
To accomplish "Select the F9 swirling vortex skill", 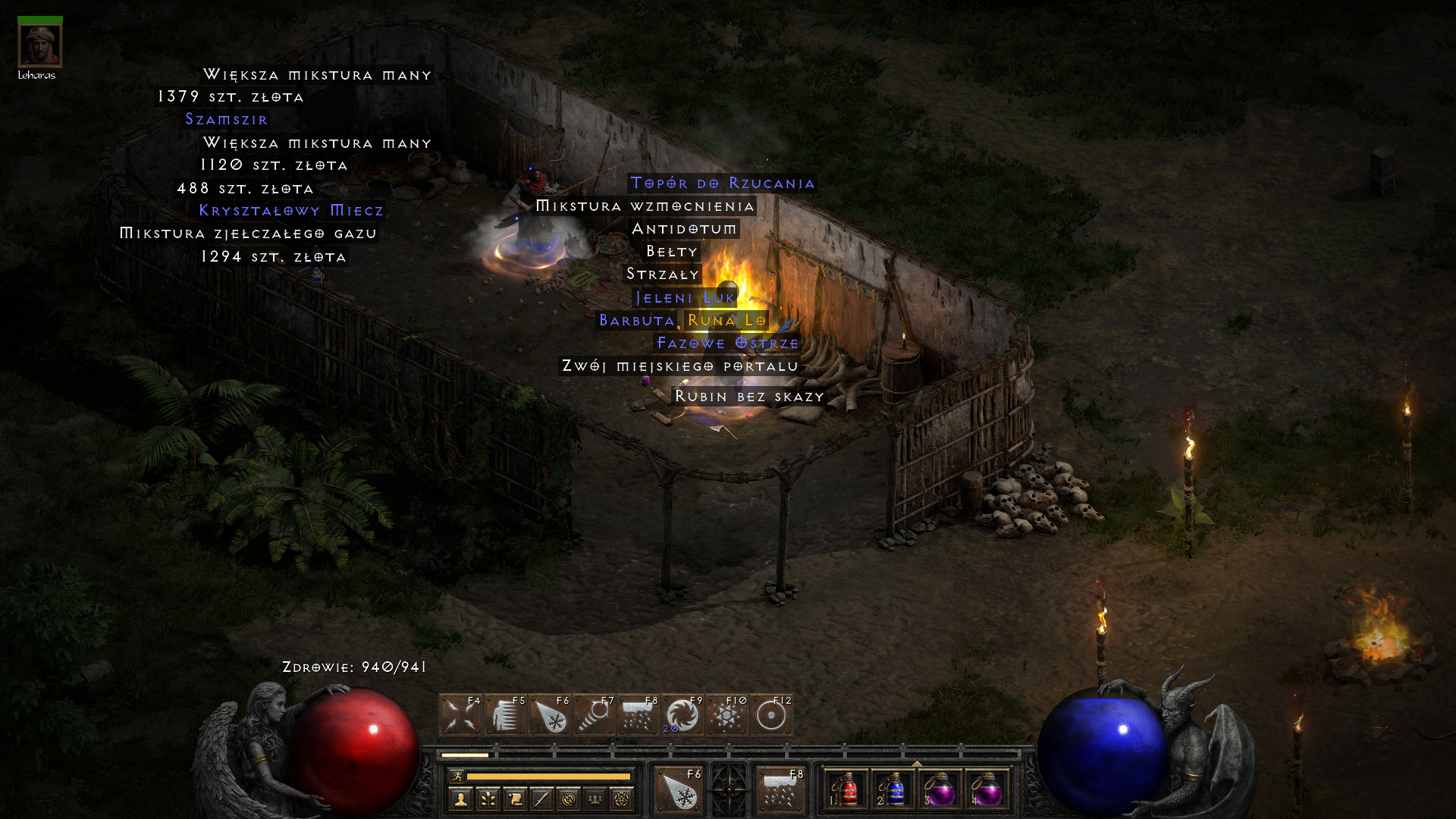I will [682, 715].
